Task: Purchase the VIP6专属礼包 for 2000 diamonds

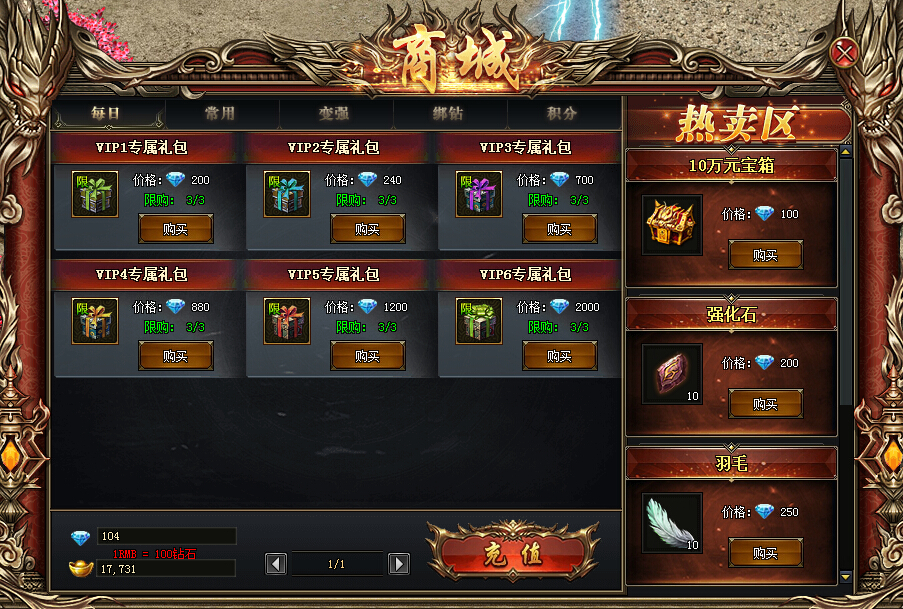Action: click(x=560, y=356)
